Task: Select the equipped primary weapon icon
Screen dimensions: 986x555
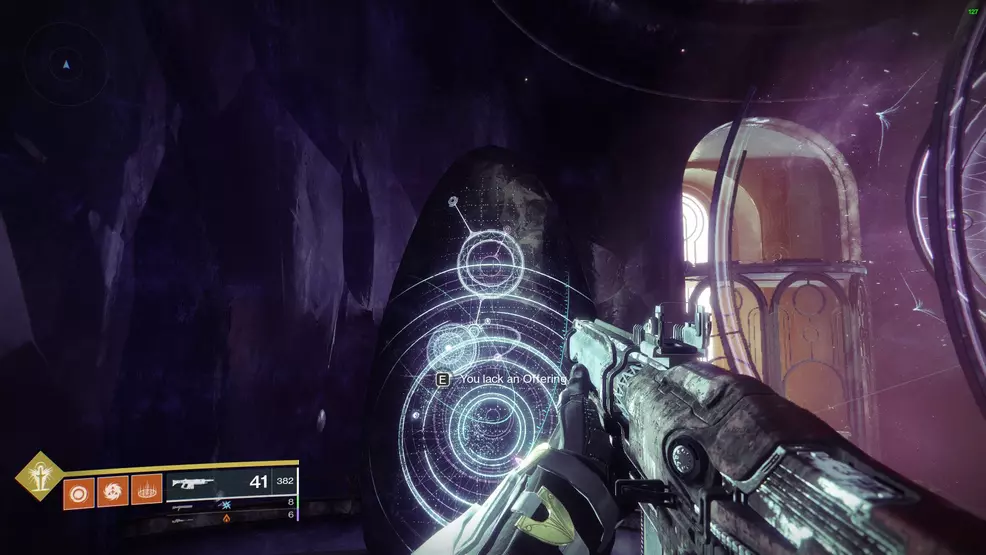Action: pos(196,483)
